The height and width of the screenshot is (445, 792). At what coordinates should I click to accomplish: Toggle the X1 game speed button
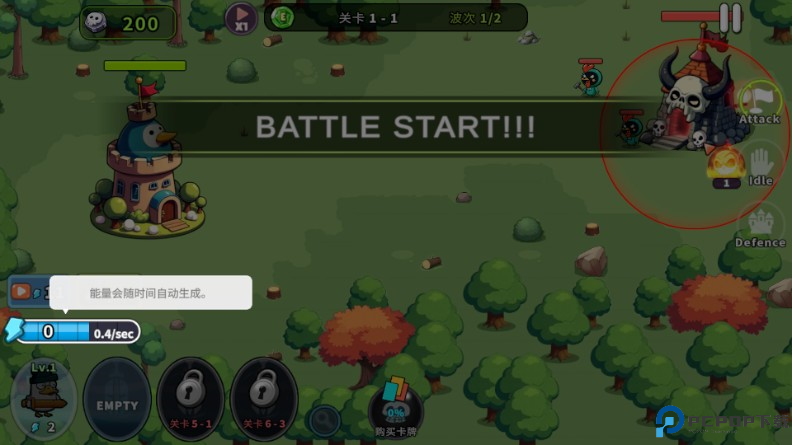(x=240, y=18)
